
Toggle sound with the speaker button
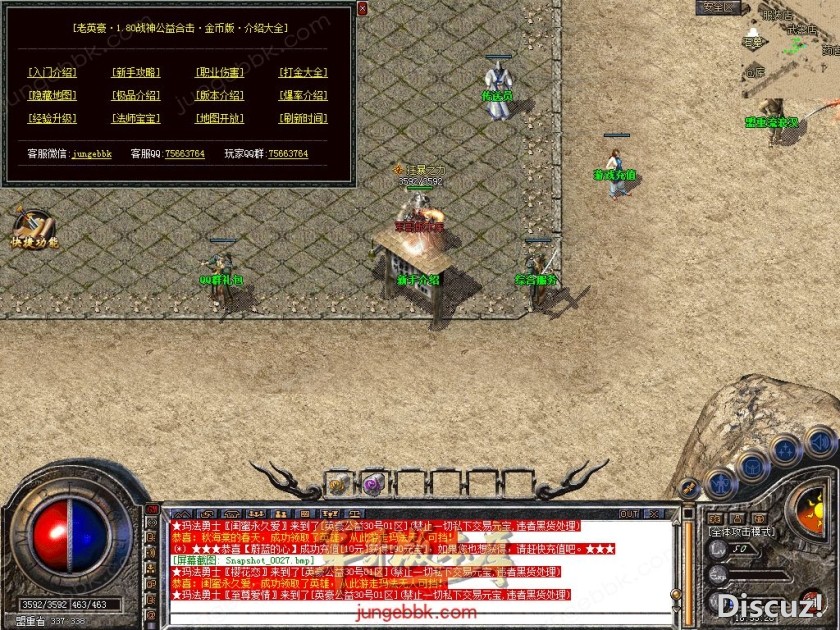click(820, 440)
